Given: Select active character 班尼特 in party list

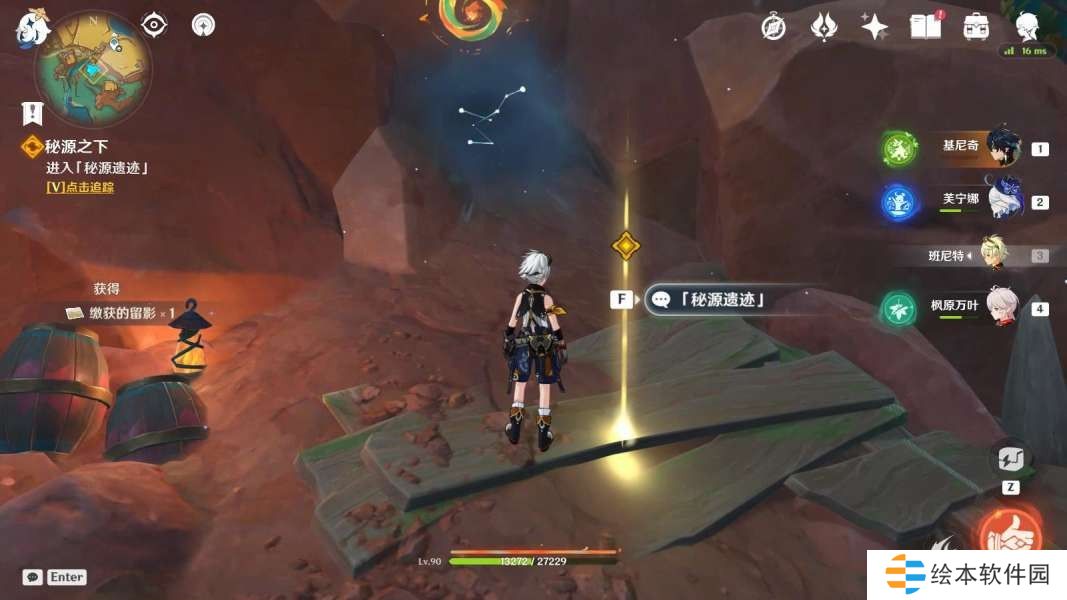Looking at the screenshot, I should 994,255.
